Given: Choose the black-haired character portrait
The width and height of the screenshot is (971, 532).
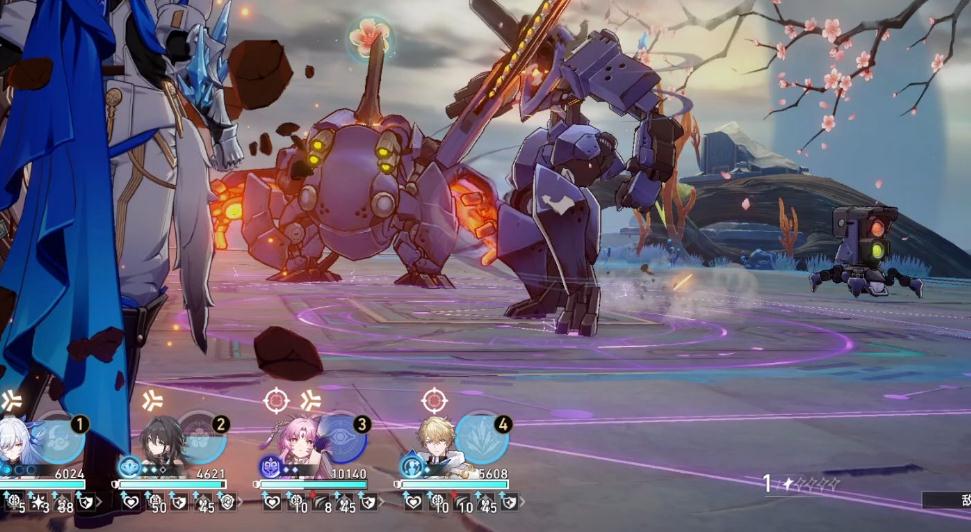Looking at the screenshot, I should click(x=160, y=446).
